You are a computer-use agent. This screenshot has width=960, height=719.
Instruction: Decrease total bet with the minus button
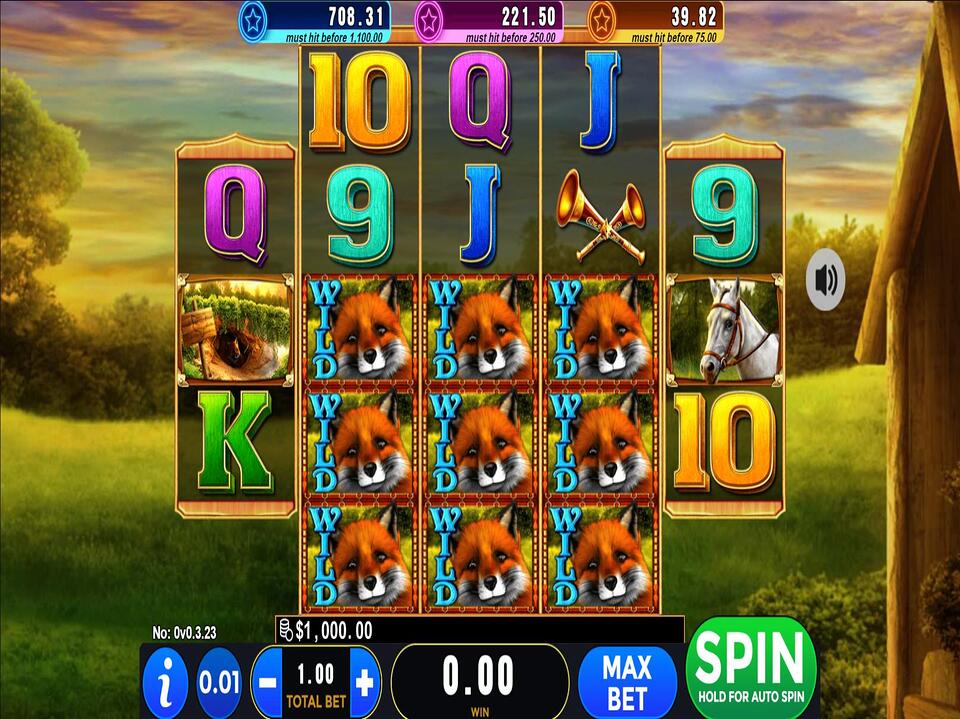(x=267, y=684)
